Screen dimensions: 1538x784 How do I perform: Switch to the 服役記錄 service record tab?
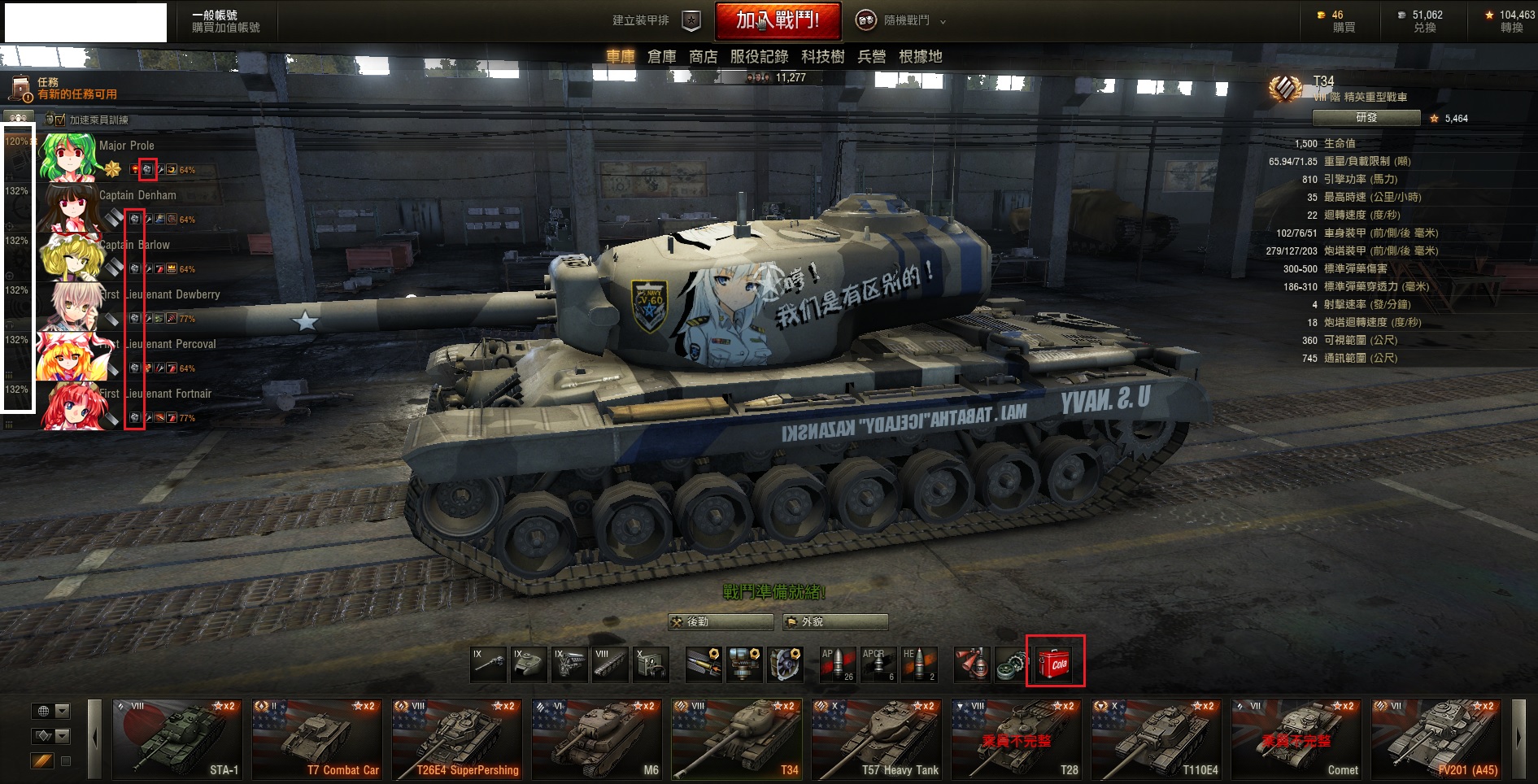pos(759,57)
